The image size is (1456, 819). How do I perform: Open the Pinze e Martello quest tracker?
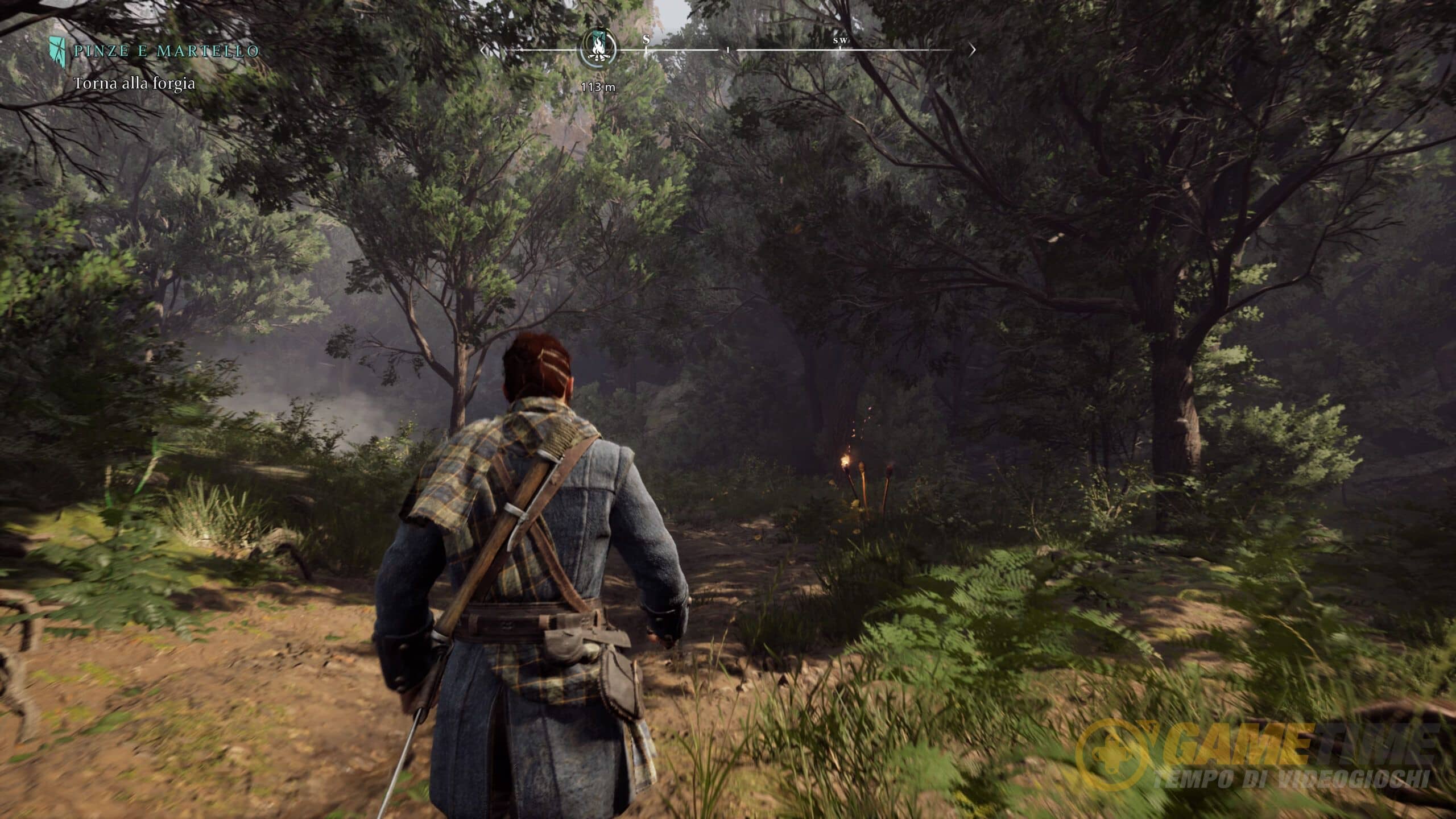point(166,51)
